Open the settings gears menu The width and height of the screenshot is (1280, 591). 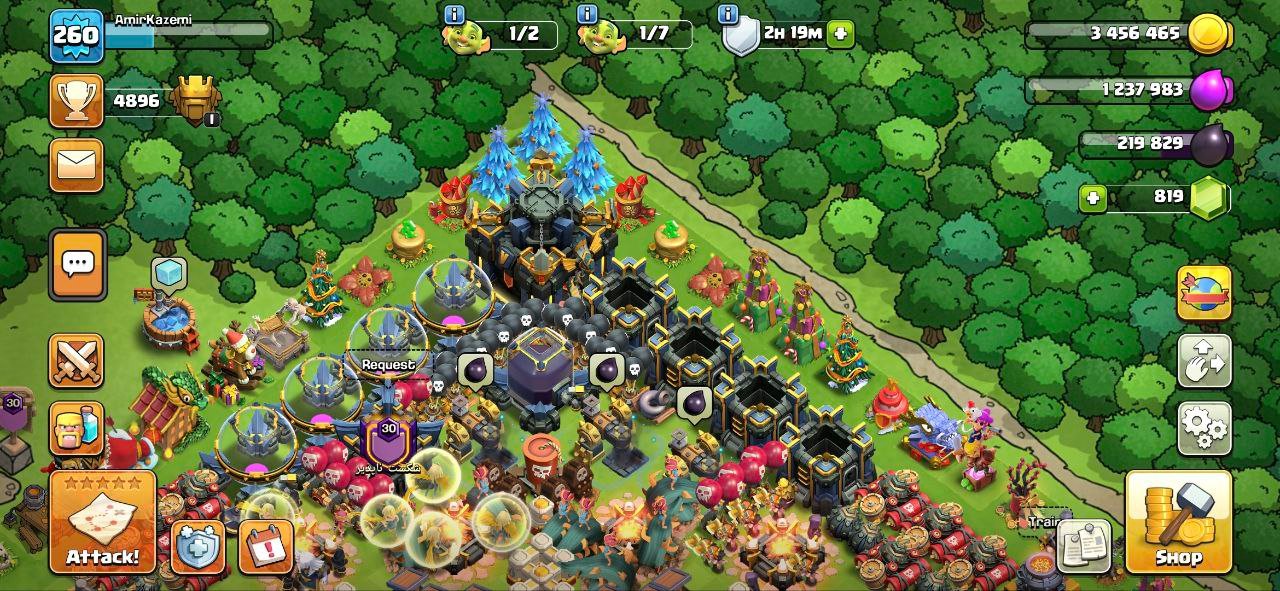click(x=1204, y=428)
